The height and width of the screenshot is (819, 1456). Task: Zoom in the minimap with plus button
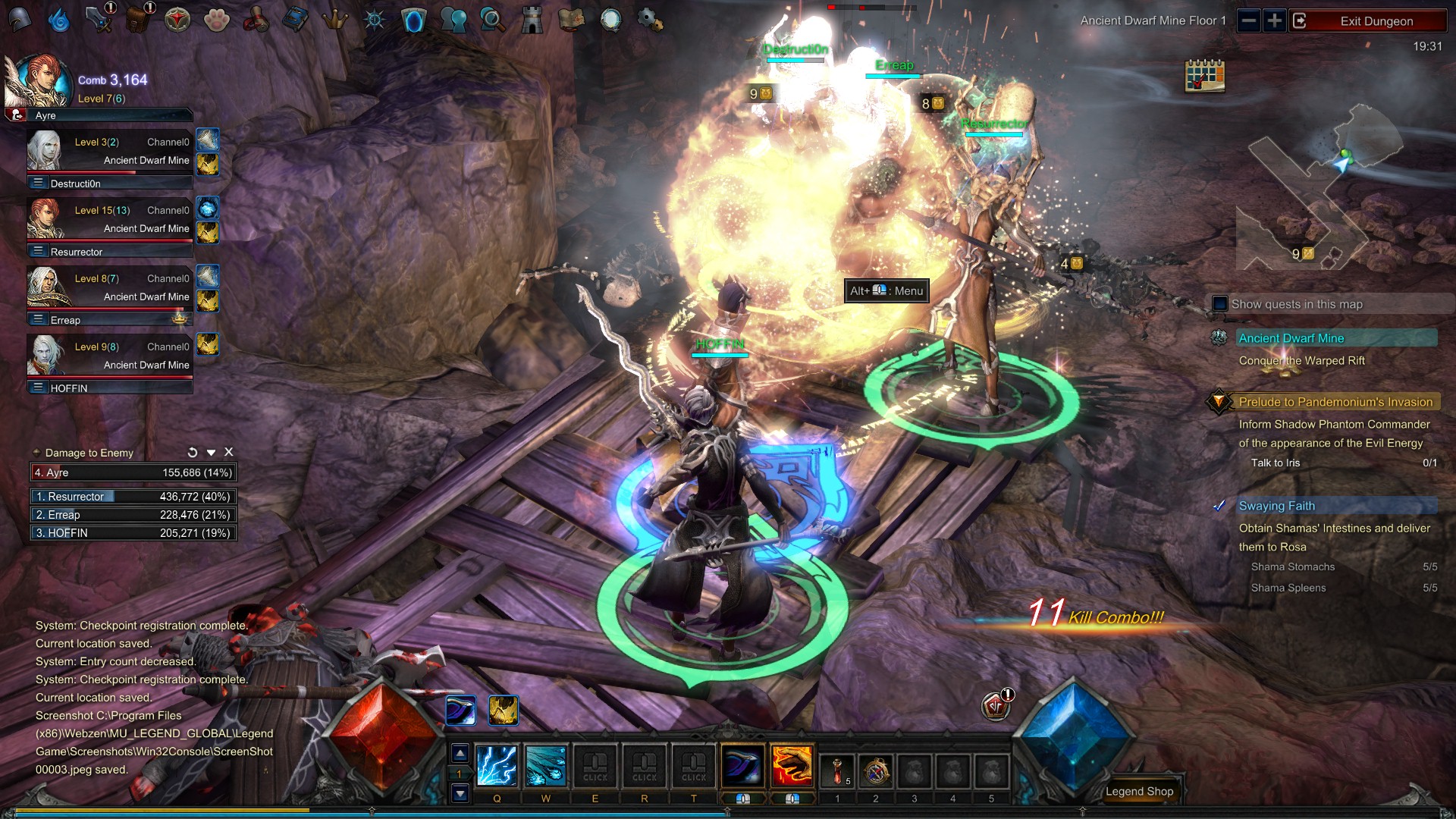coord(1275,20)
